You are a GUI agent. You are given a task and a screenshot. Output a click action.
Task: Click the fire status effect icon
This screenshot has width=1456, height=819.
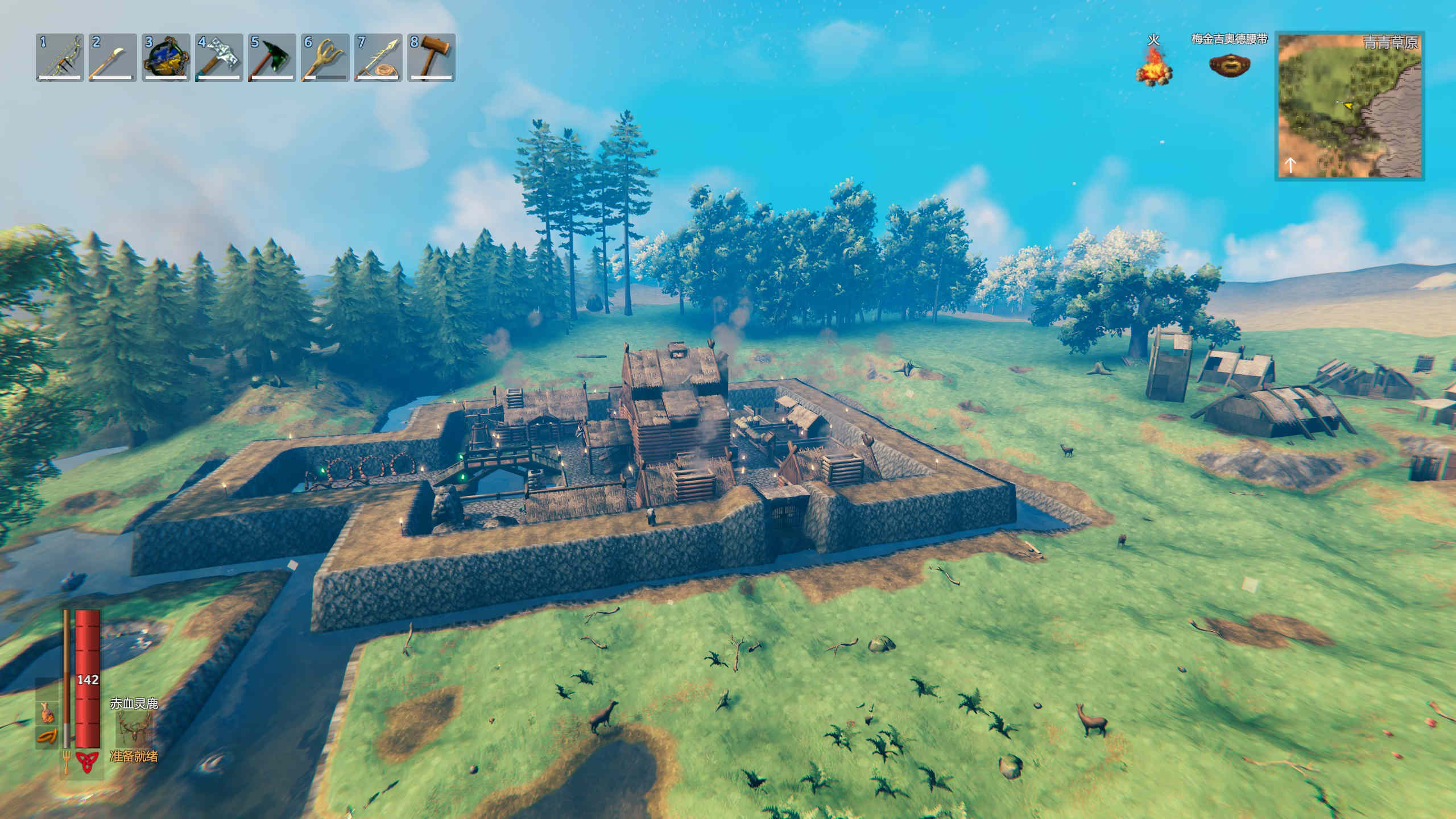(x=1153, y=65)
